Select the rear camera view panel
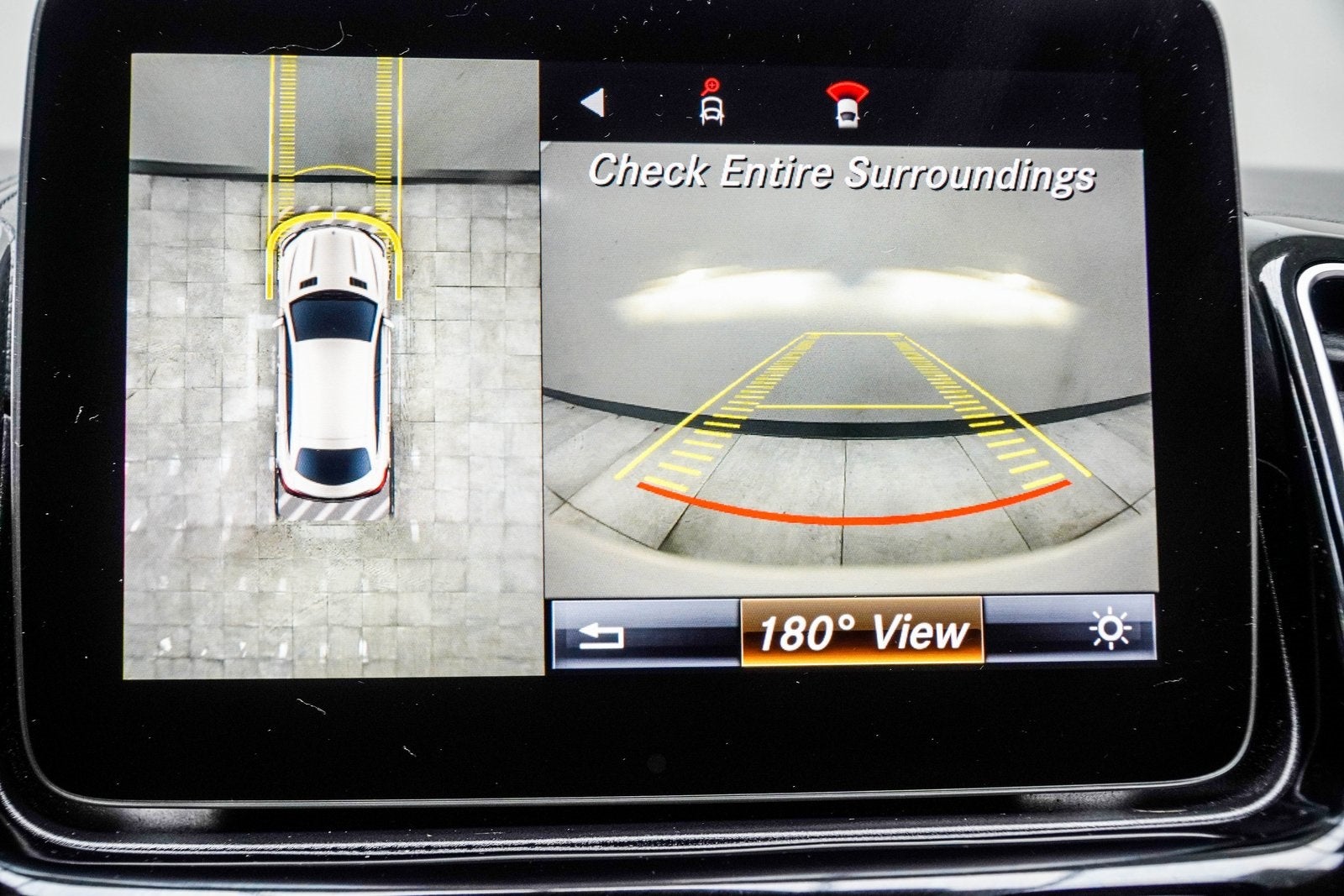1344x896 pixels. (x=849, y=369)
